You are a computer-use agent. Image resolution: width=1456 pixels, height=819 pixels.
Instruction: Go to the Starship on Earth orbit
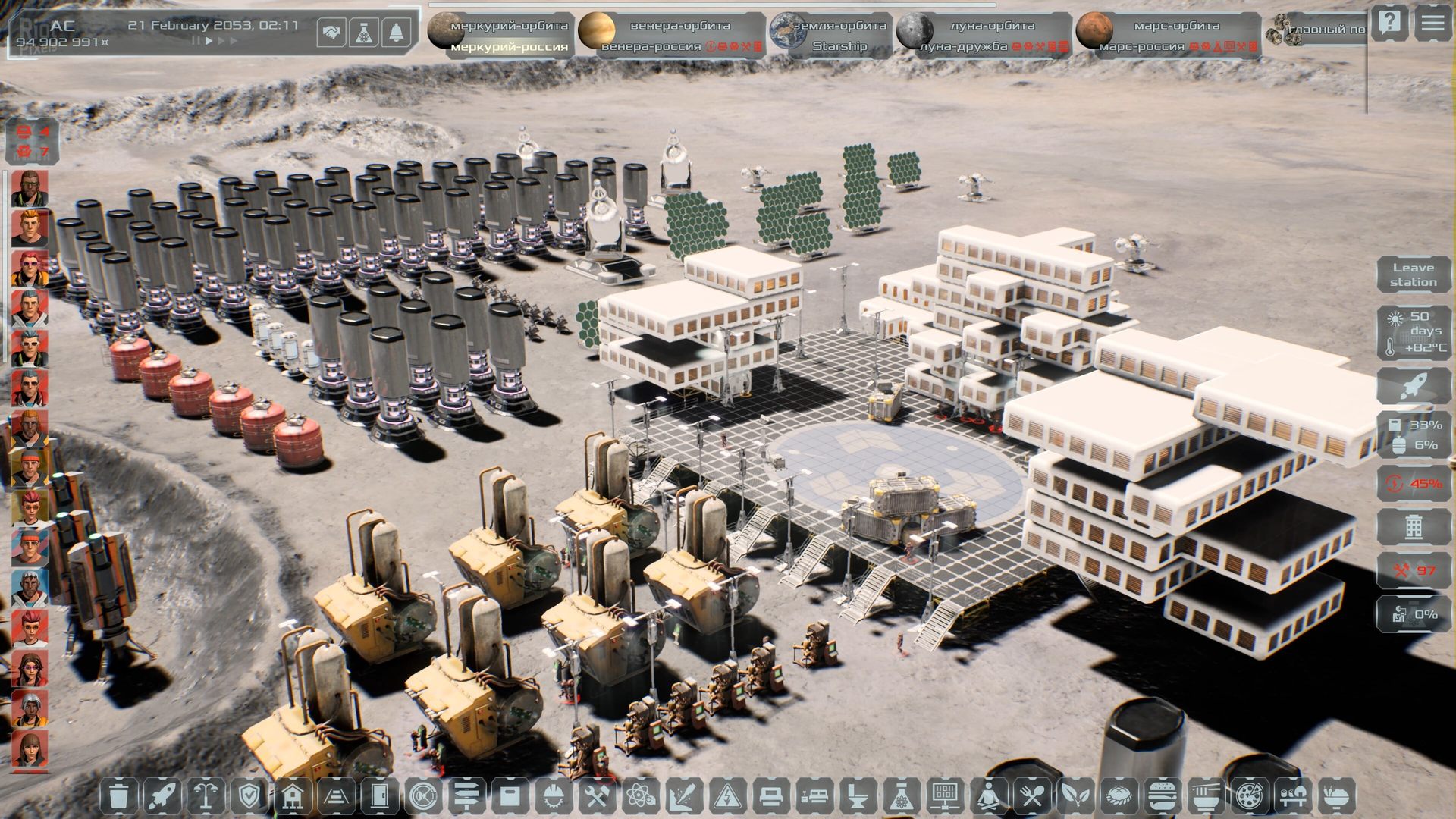click(839, 46)
